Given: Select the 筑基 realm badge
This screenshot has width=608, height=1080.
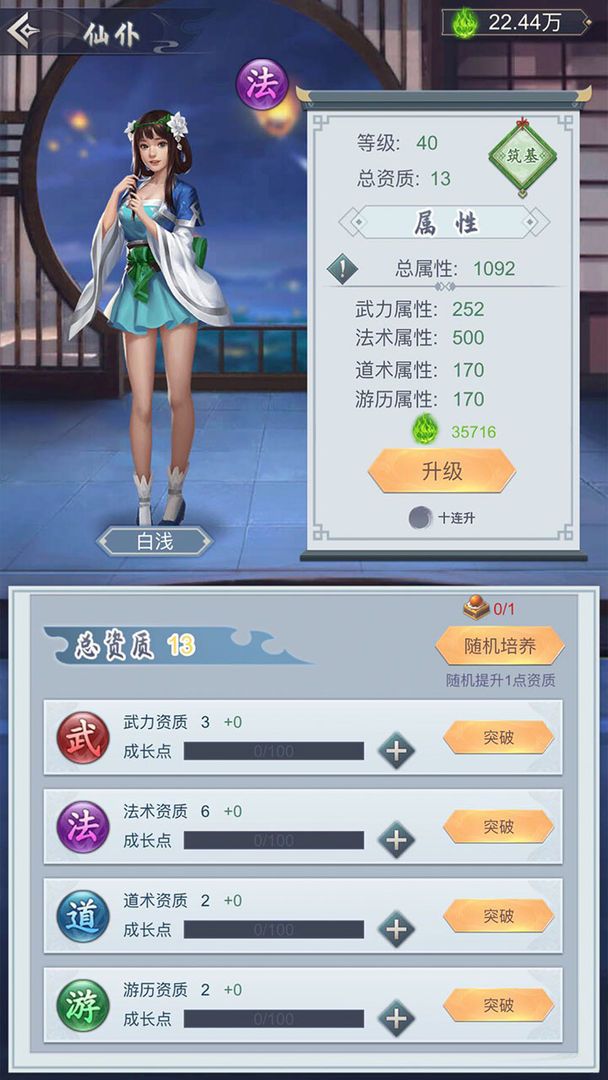Looking at the screenshot, I should [521, 158].
